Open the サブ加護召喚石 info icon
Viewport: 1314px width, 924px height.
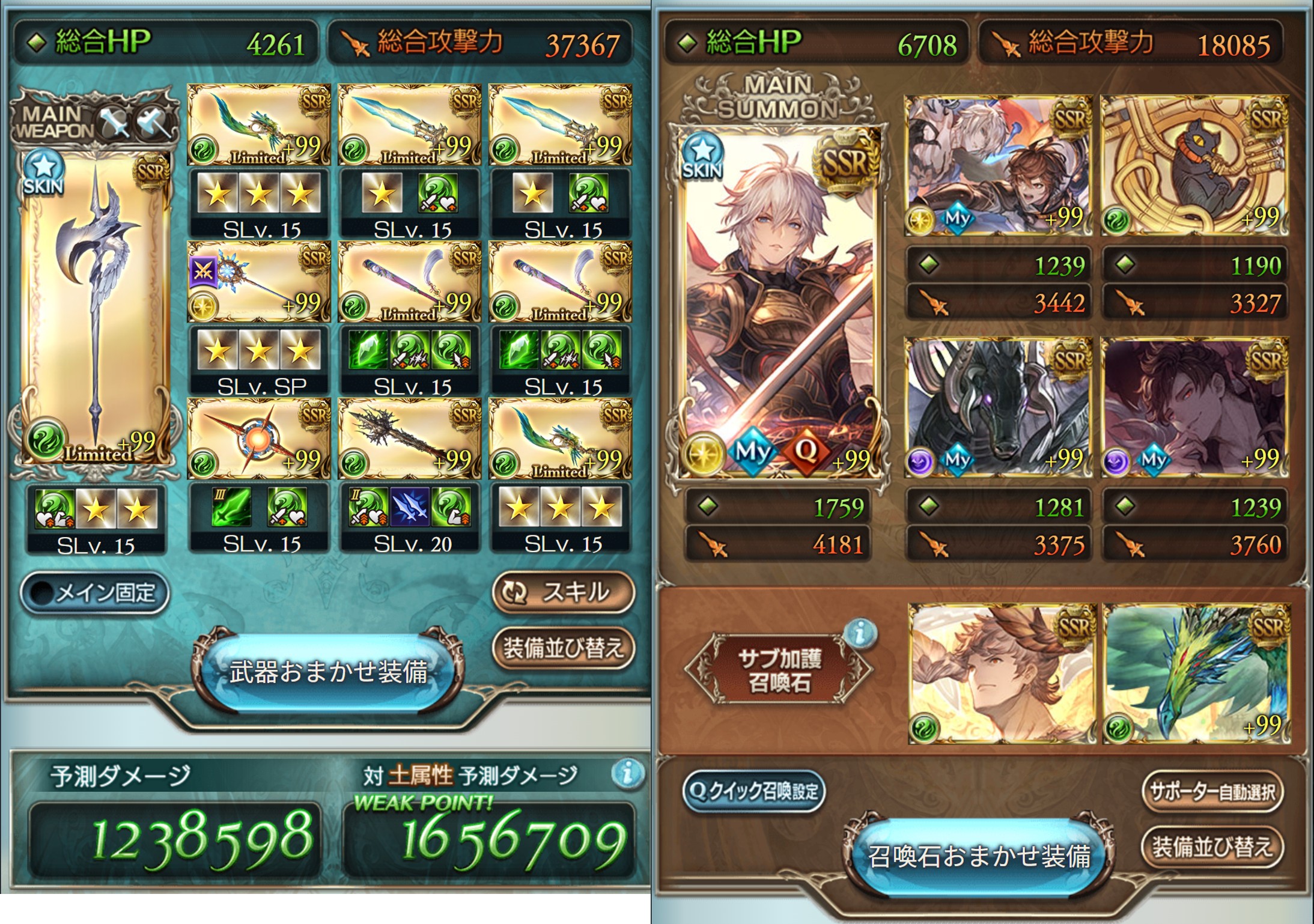tap(861, 632)
